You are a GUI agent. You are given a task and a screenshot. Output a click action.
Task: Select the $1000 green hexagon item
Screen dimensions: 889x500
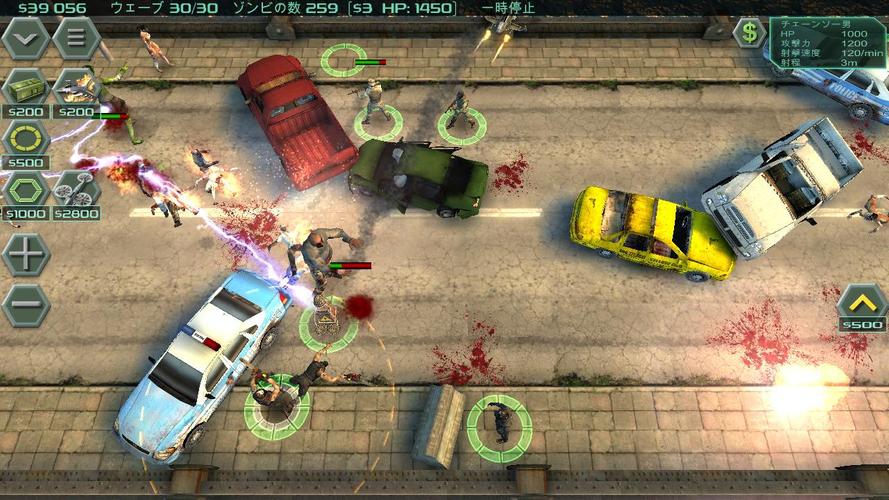[x=26, y=189]
